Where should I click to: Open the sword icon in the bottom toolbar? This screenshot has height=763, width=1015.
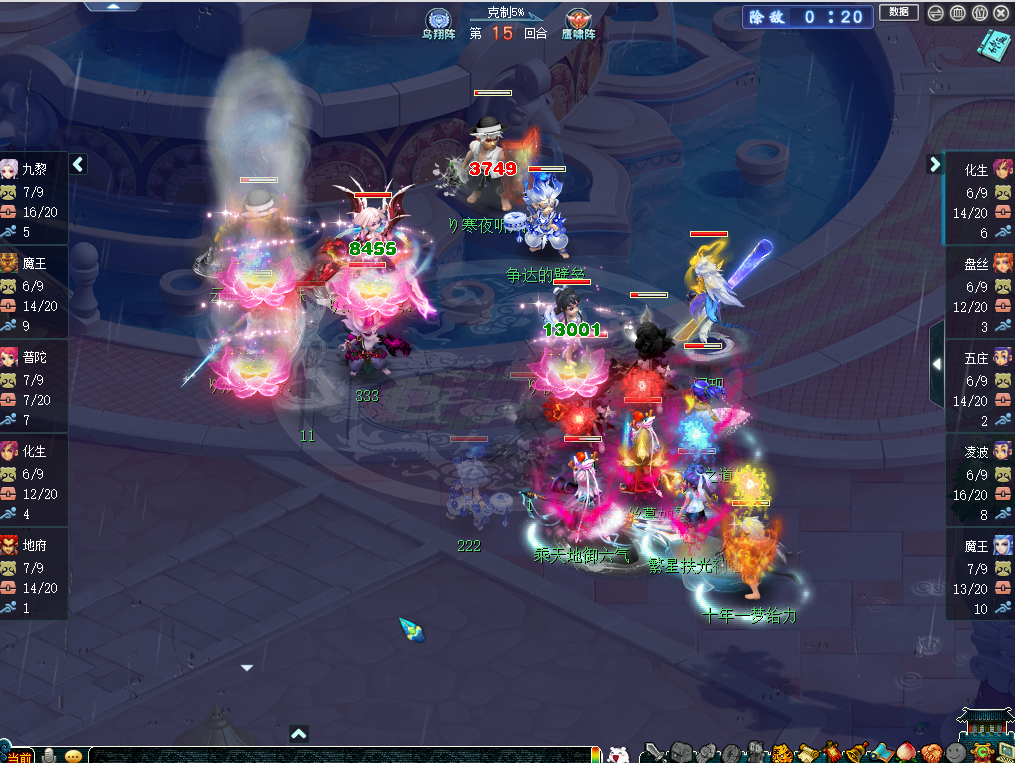[x=655, y=752]
